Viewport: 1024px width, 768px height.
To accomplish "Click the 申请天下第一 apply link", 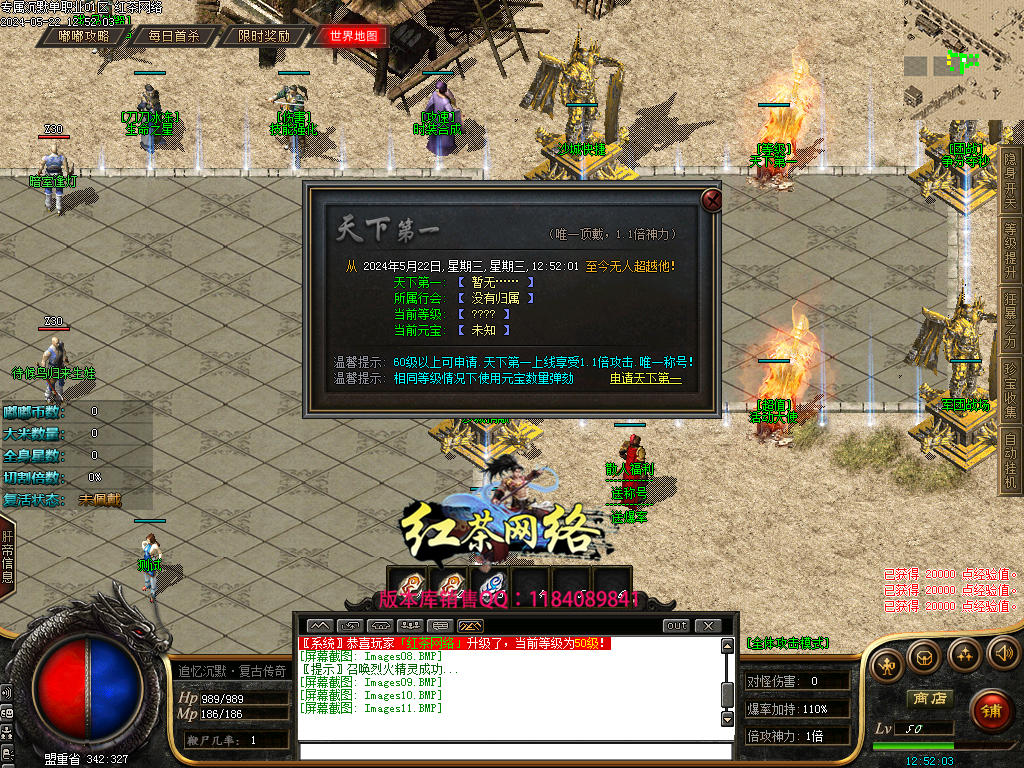I will (646, 379).
